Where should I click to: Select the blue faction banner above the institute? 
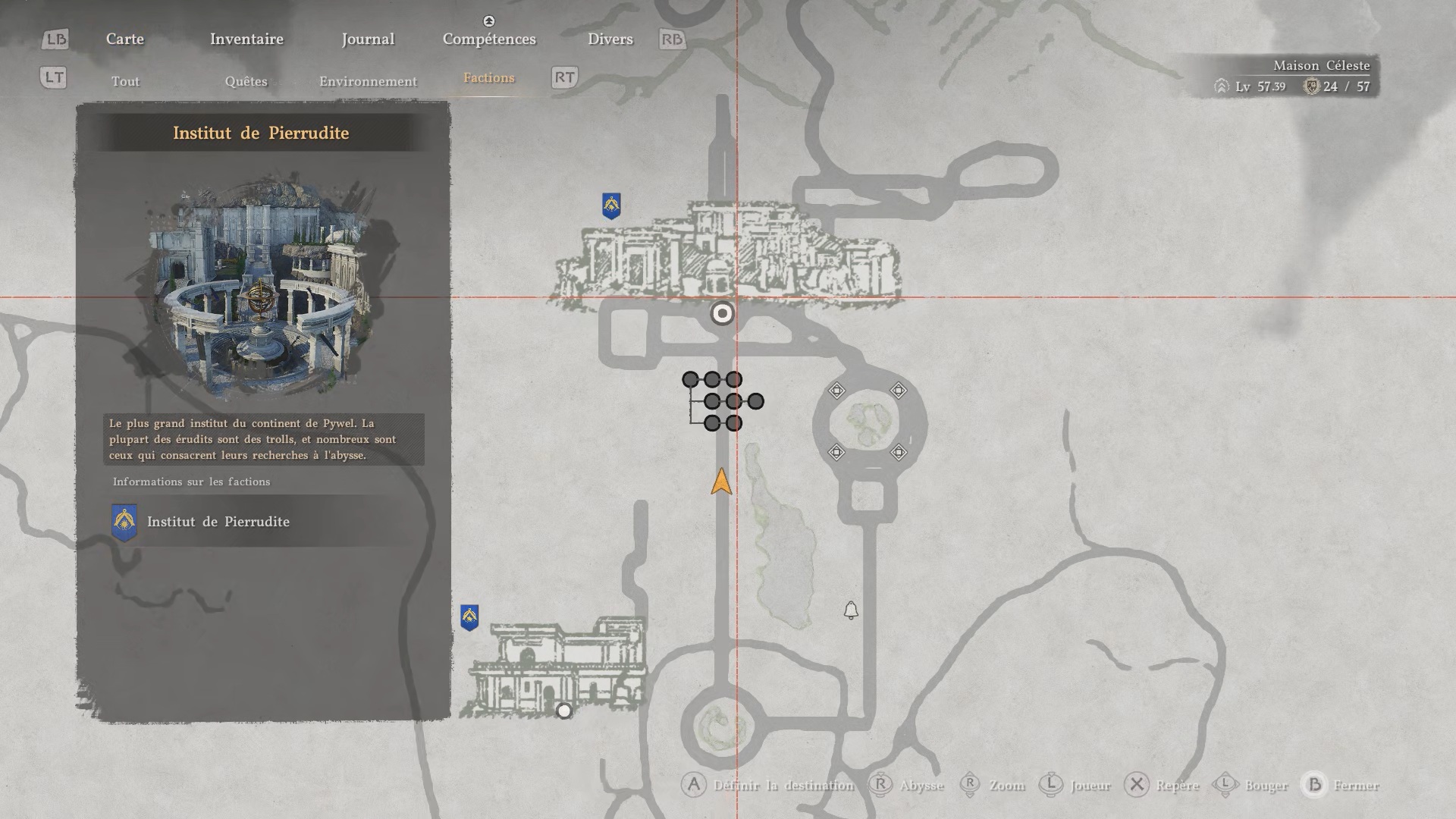click(611, 206)
